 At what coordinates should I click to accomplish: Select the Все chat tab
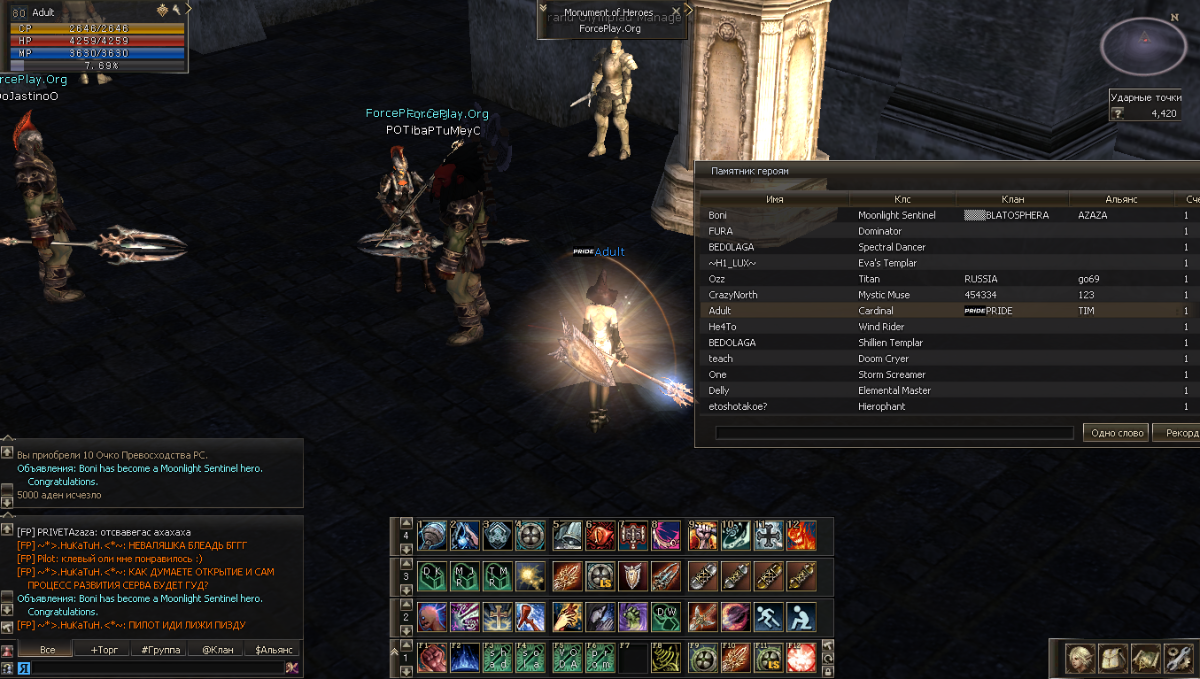47,650
